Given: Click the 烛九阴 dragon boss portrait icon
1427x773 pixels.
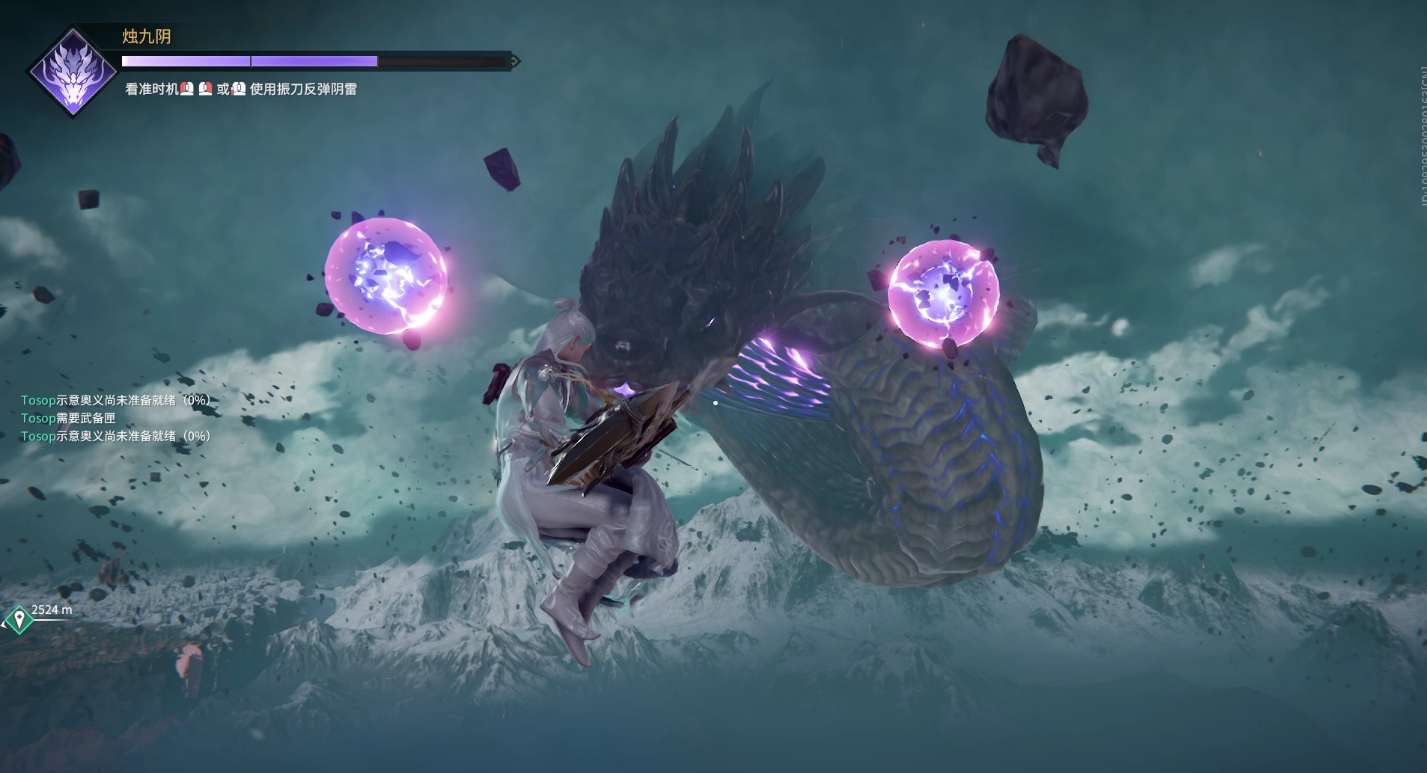Looking at the screenshot, I should [x=73, y=71].
